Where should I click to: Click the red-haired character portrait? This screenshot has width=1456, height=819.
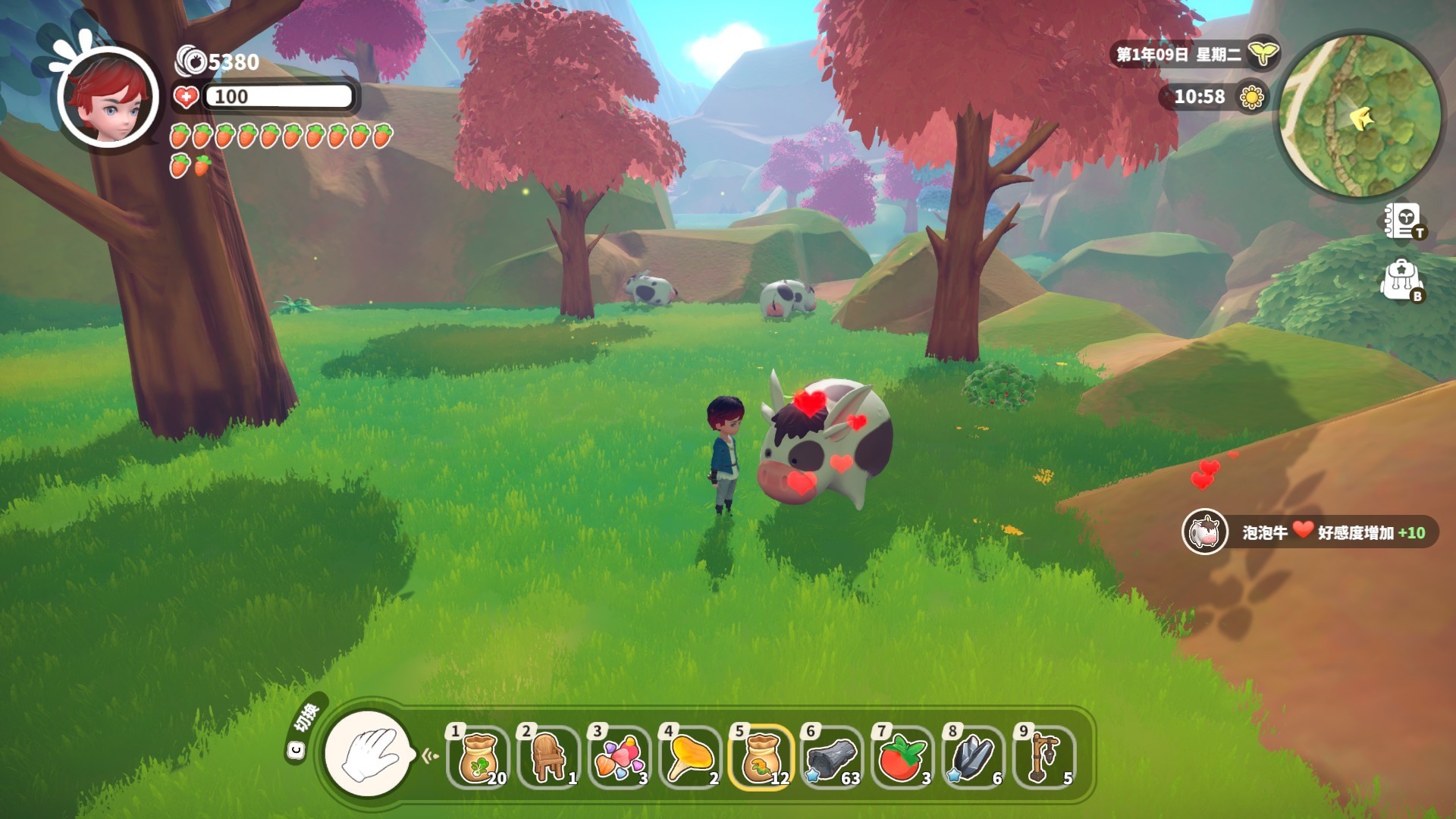(x=108, y=97)
